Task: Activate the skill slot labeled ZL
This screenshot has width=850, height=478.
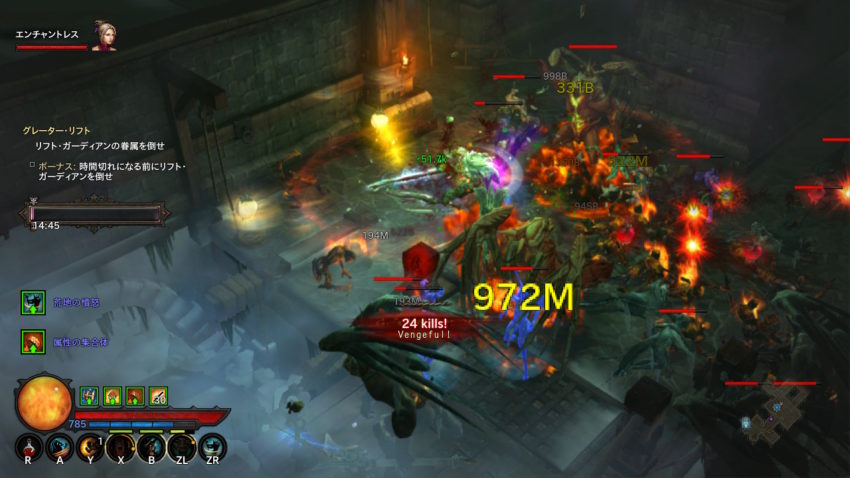Action: point(181,447)
